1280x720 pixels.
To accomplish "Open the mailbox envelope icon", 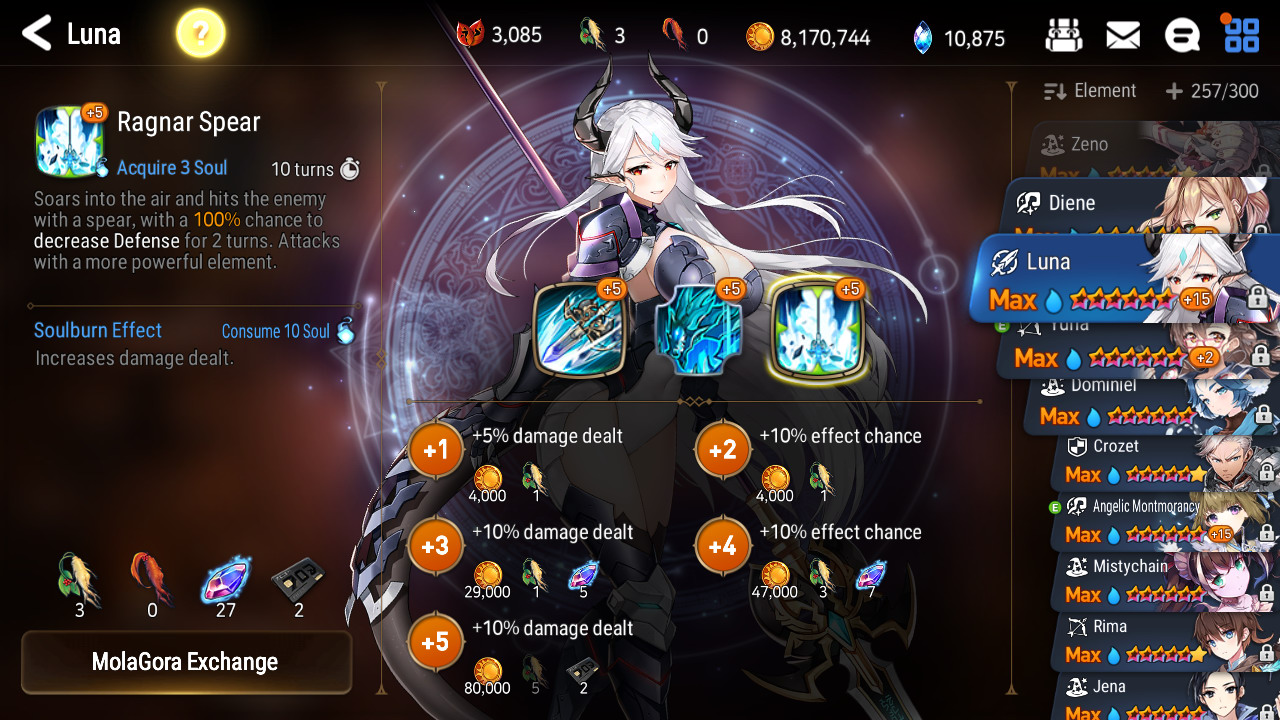I will coord(1123,36).
